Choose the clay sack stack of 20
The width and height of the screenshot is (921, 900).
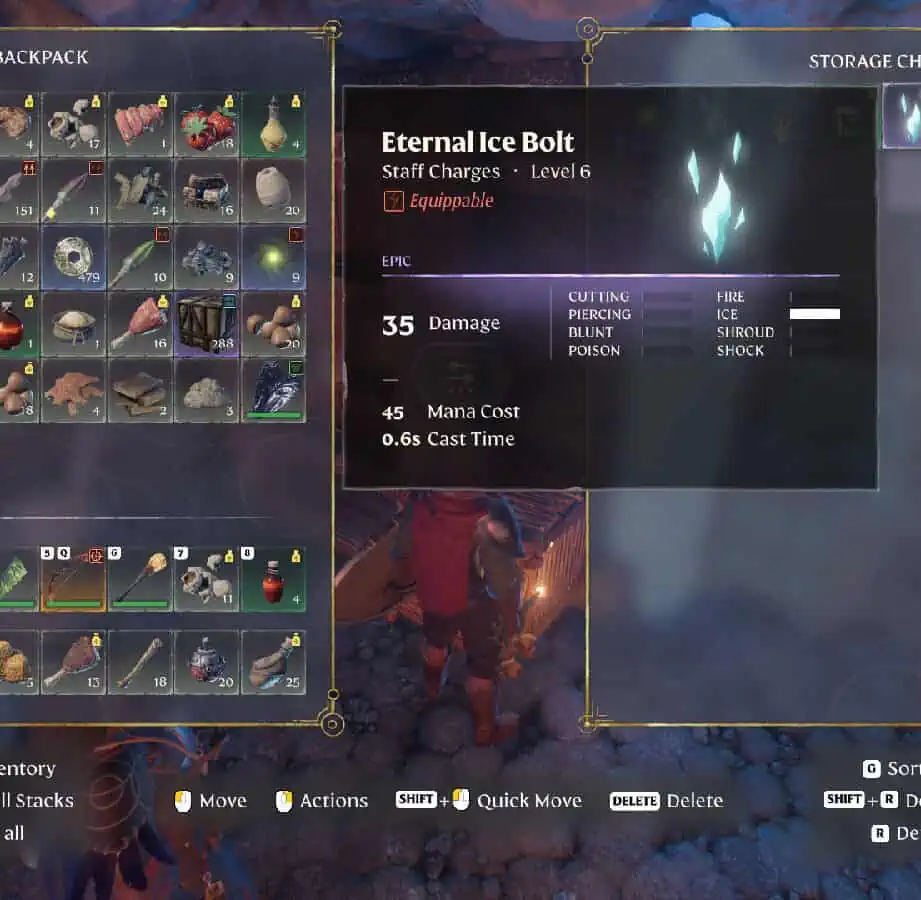point(273,191)
